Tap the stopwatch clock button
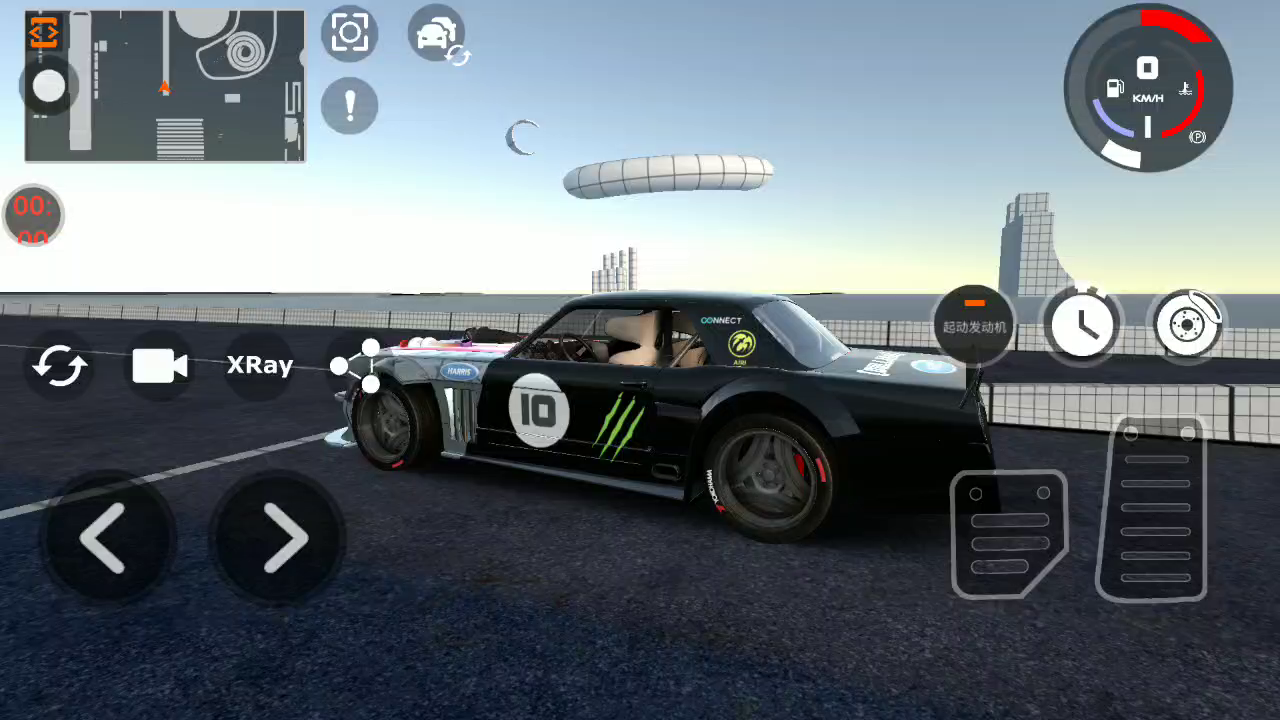Screen dimensions: 1280x720 [x=1081, y=324]
